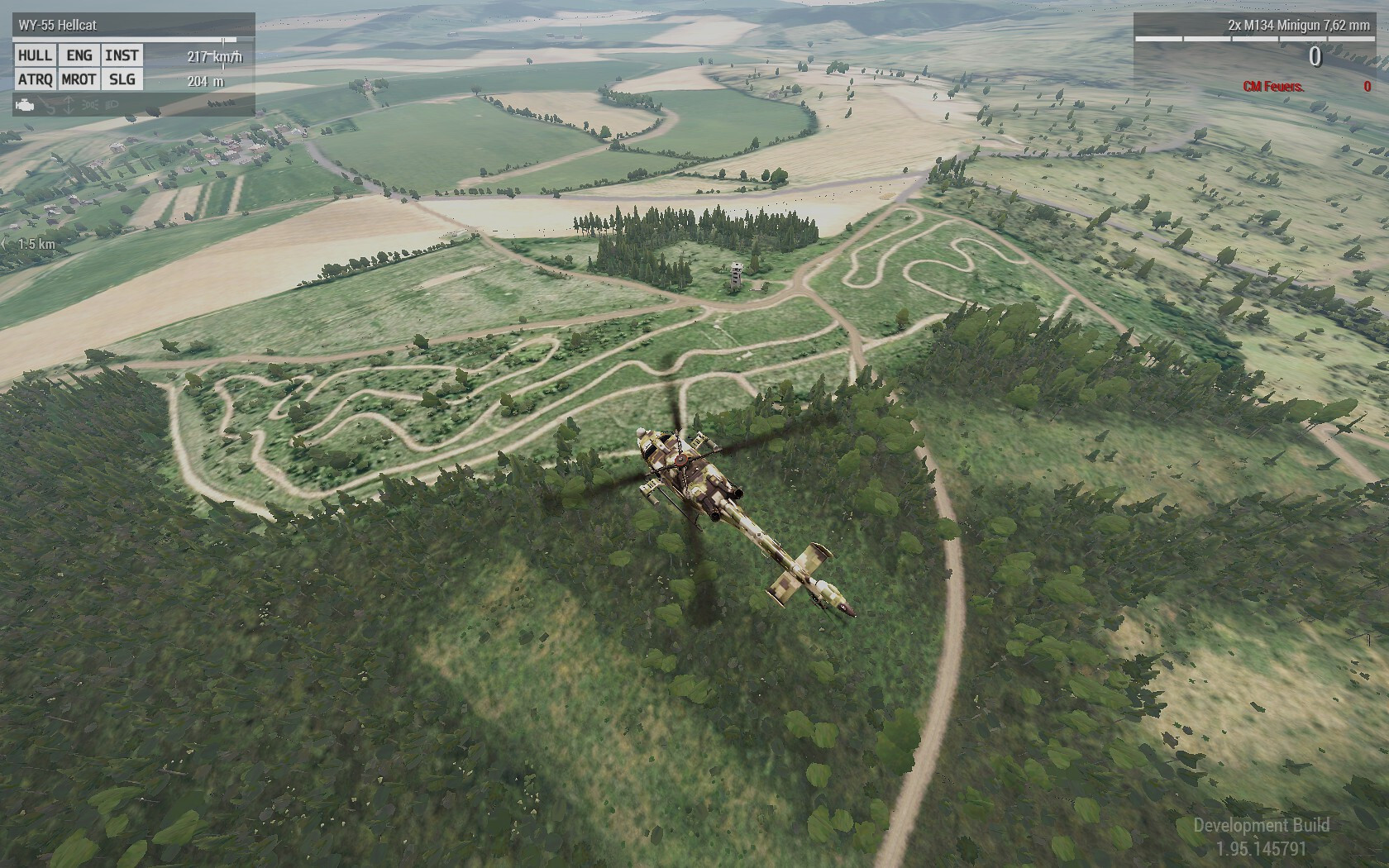This screenshot has width=1389, height=868.
Task: Click the WY-55 Hellcat vehicle title
Action: (58, 26)
